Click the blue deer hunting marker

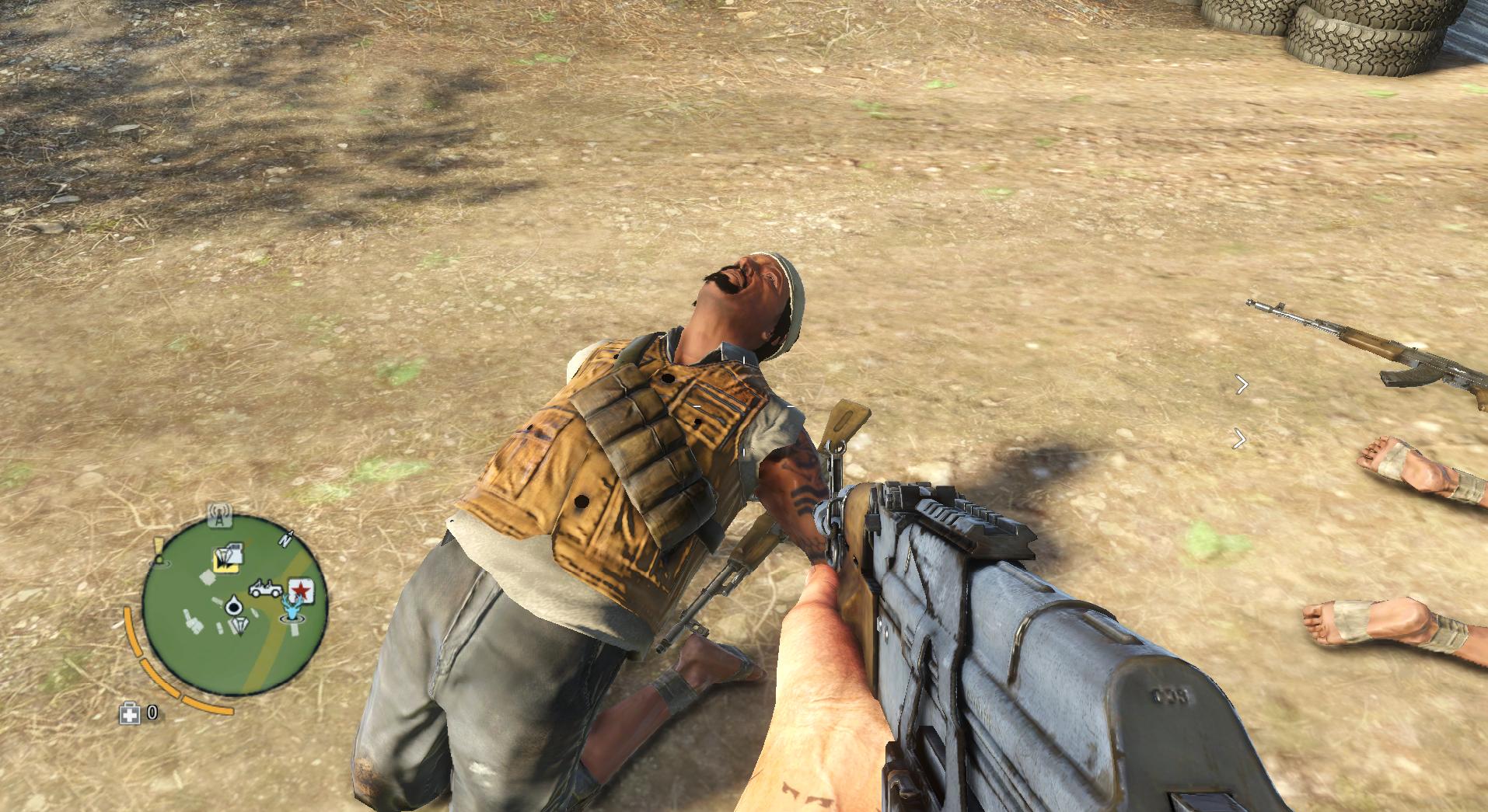click(293, 608)
